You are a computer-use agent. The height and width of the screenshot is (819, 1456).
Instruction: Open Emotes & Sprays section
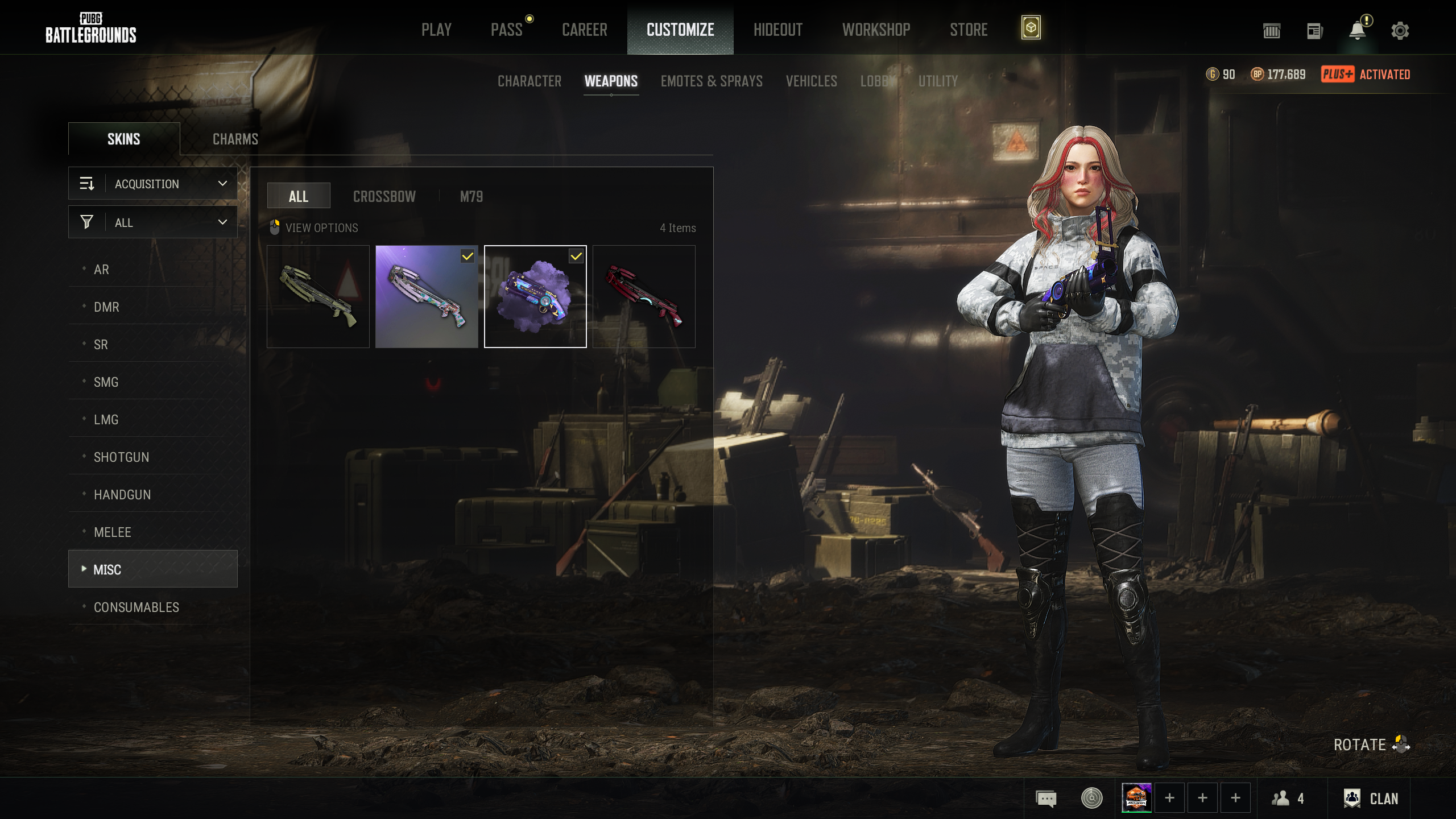[x=711, y=81]
